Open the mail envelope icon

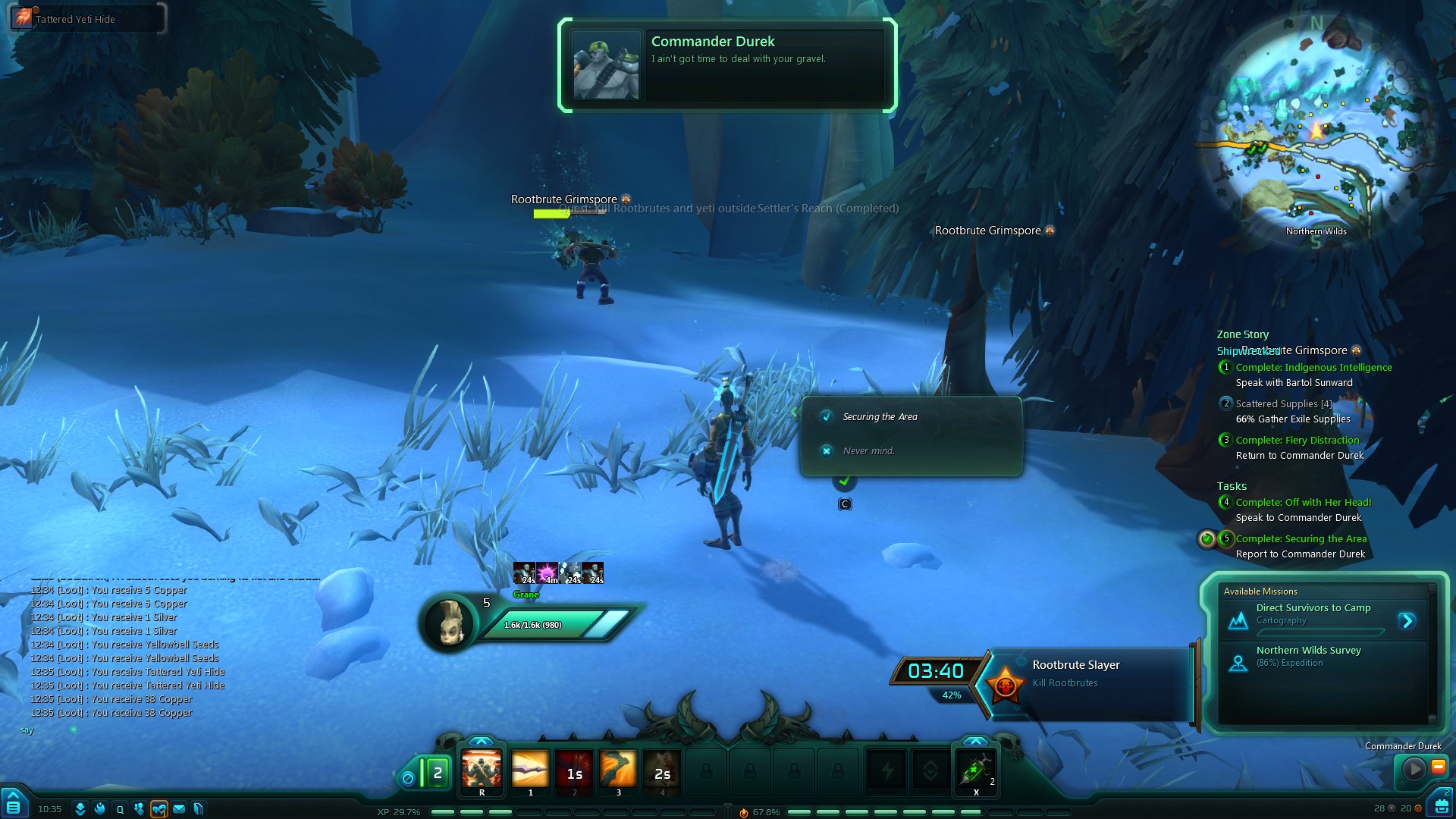tap(179, 809)
